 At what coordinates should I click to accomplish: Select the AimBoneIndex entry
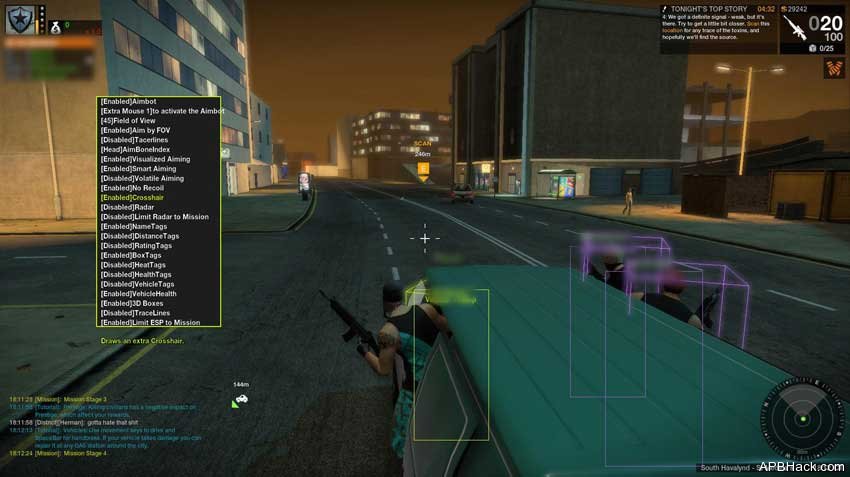pyautogui.click(x=145, y=150)
